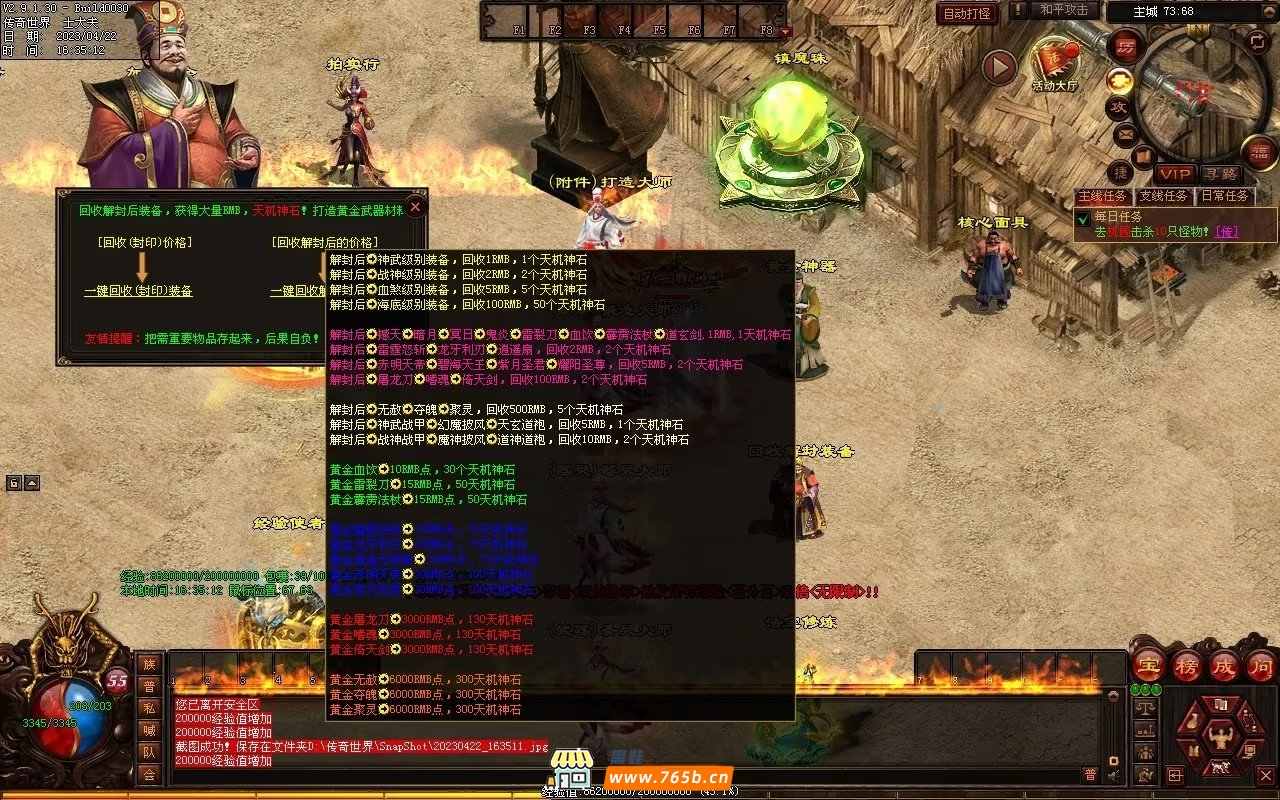Activate the 寻路 pathfinding button
Viewport: 1280px width, 800px height.
[1219, 174]
